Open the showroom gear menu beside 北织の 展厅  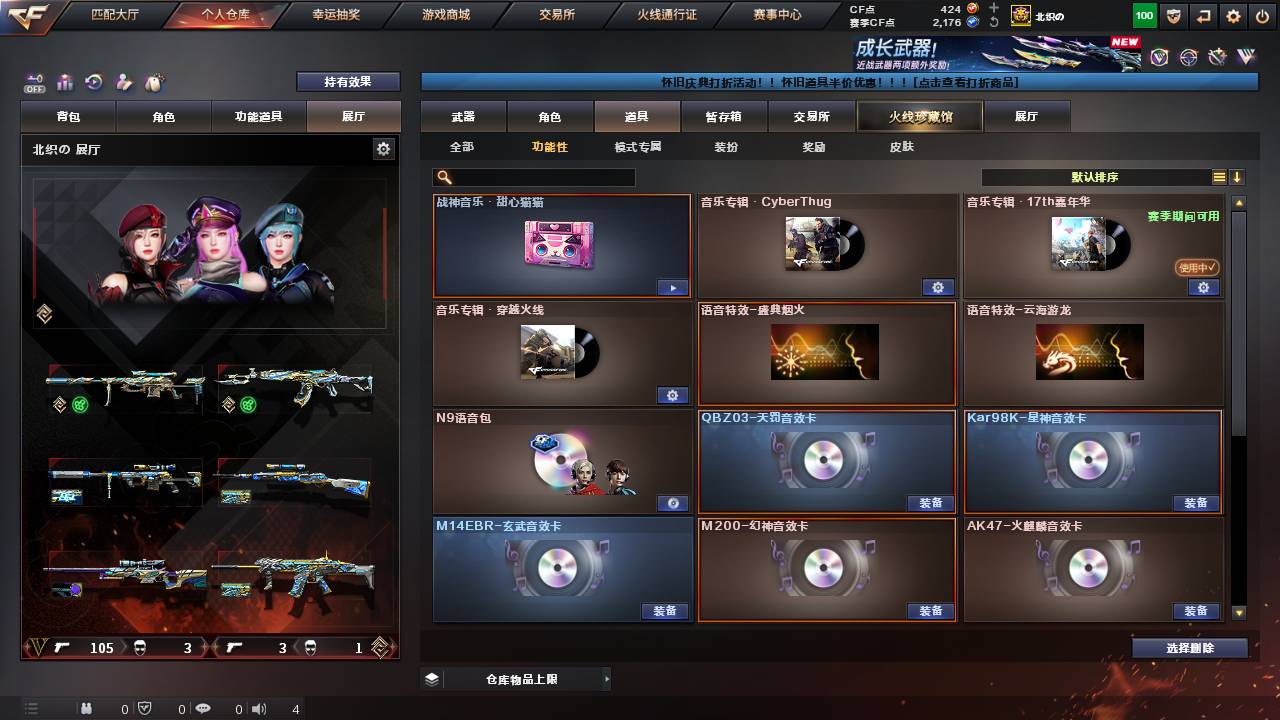(x=383, y=147)
